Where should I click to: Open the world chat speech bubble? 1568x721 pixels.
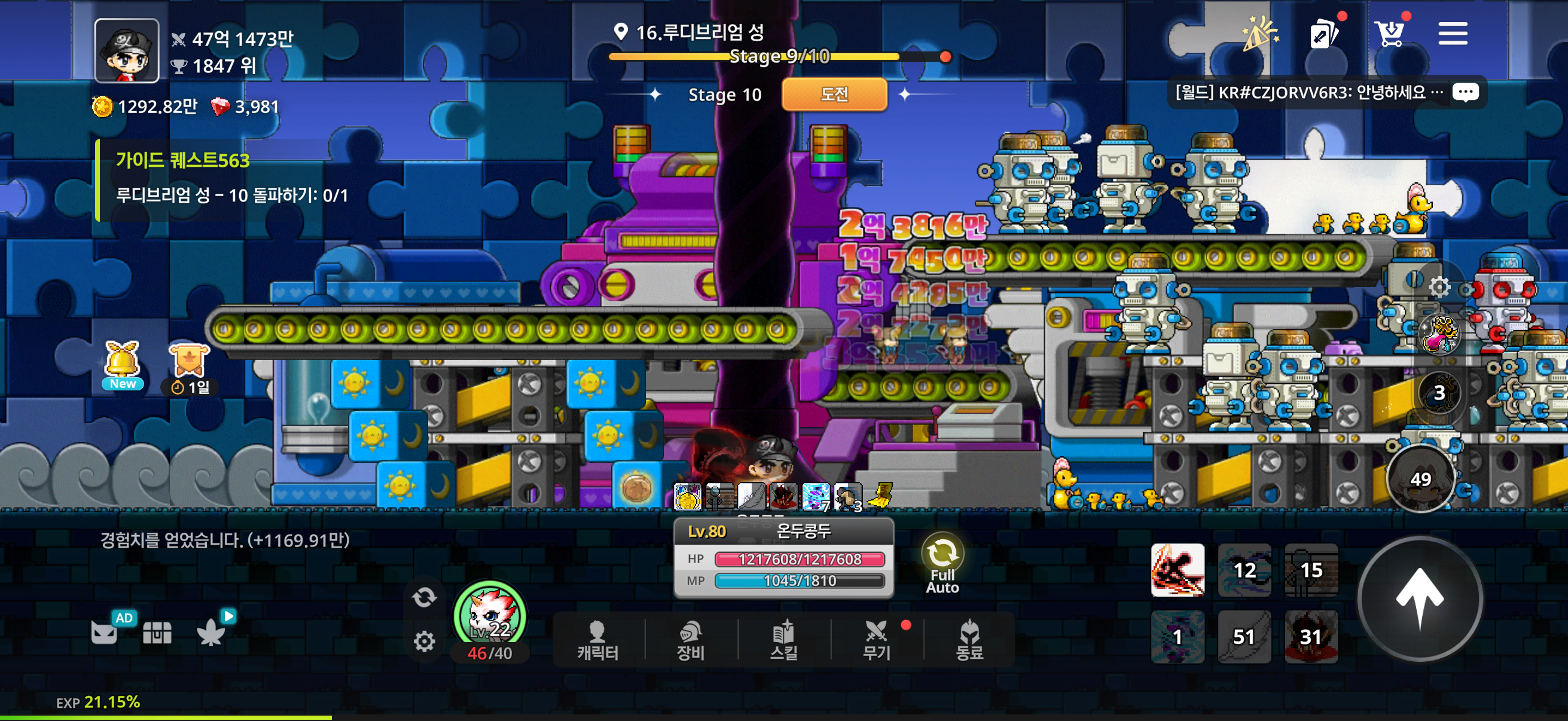(1465, 93)
